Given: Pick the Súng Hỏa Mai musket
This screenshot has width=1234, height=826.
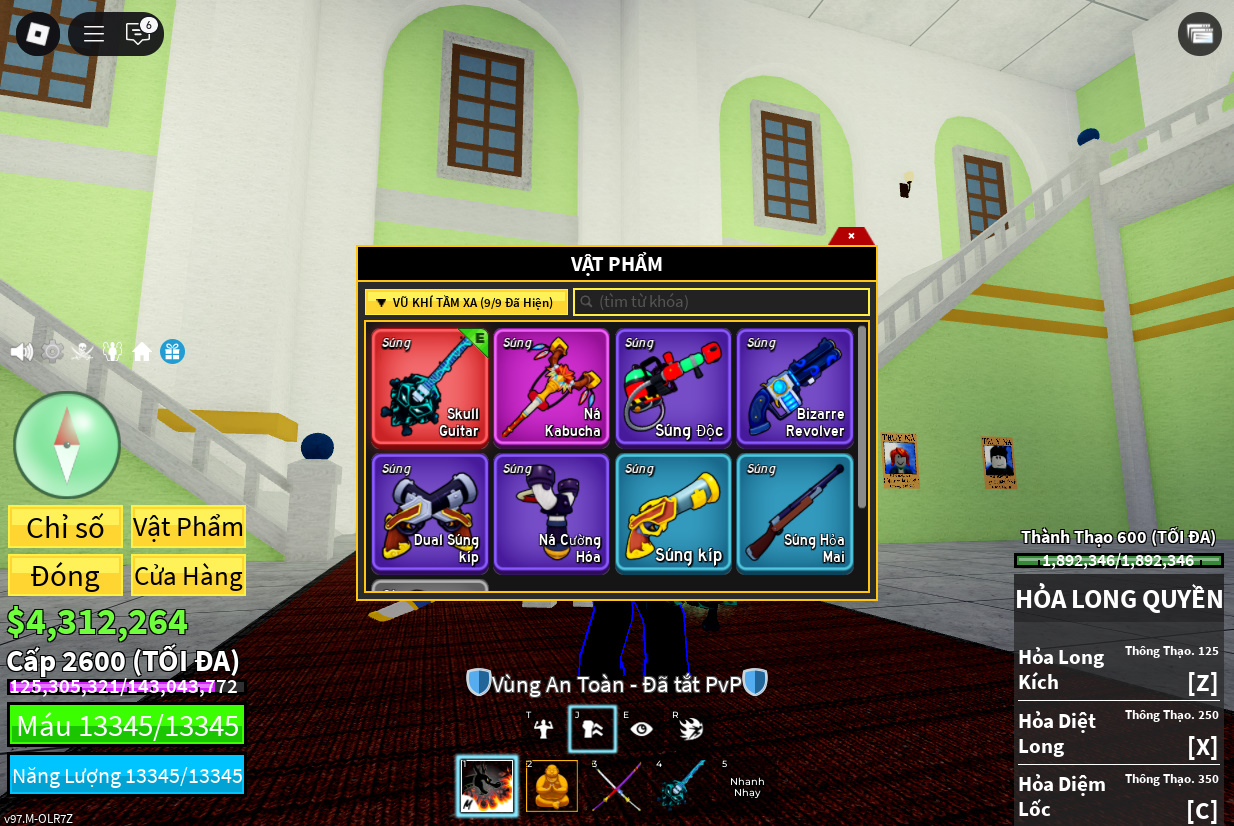Looking at the screenshot, I should click(x=795, y=513).
